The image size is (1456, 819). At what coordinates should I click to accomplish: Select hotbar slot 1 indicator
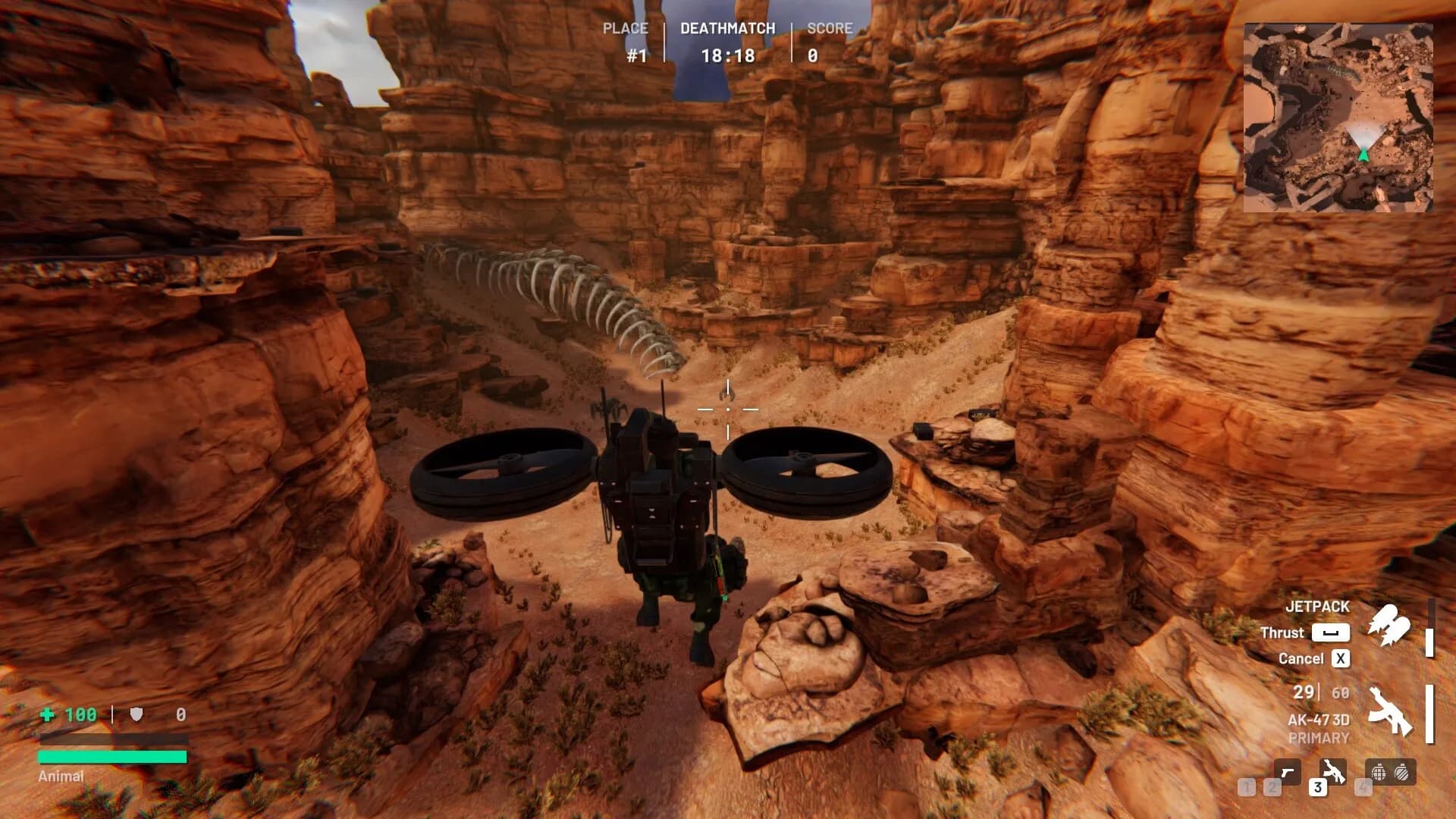pyautogui.click(x=1247, y=787)
